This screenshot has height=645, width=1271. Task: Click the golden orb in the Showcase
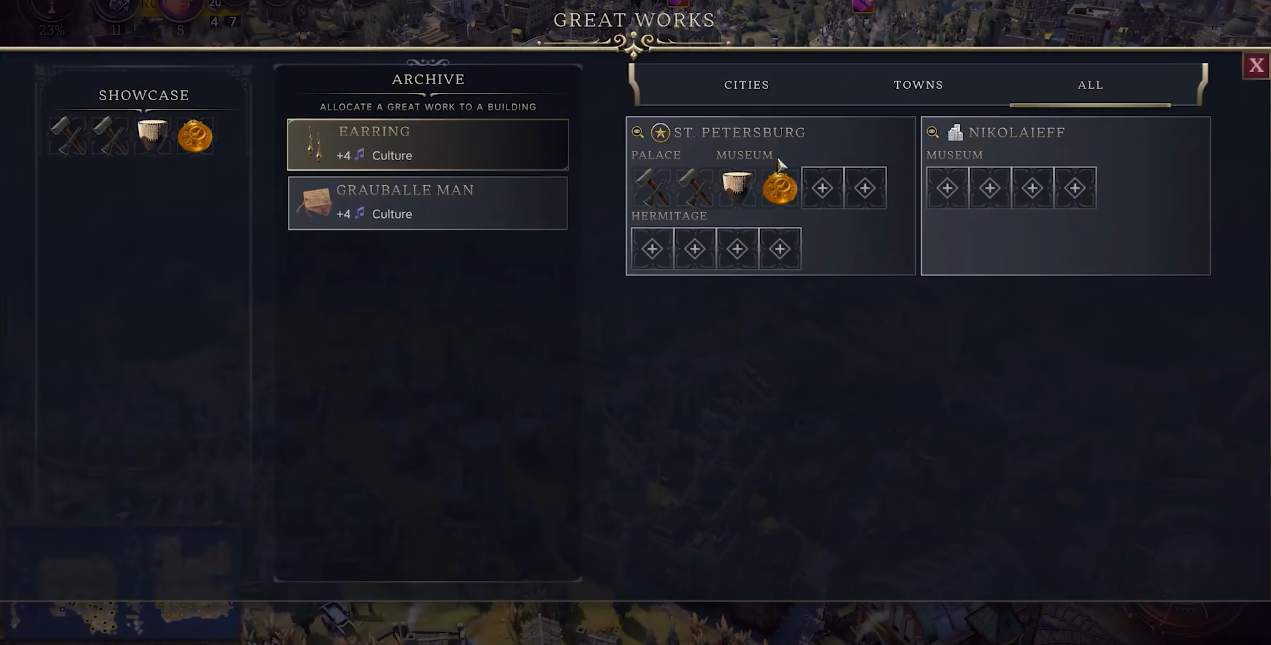click(x=195, y=136)
